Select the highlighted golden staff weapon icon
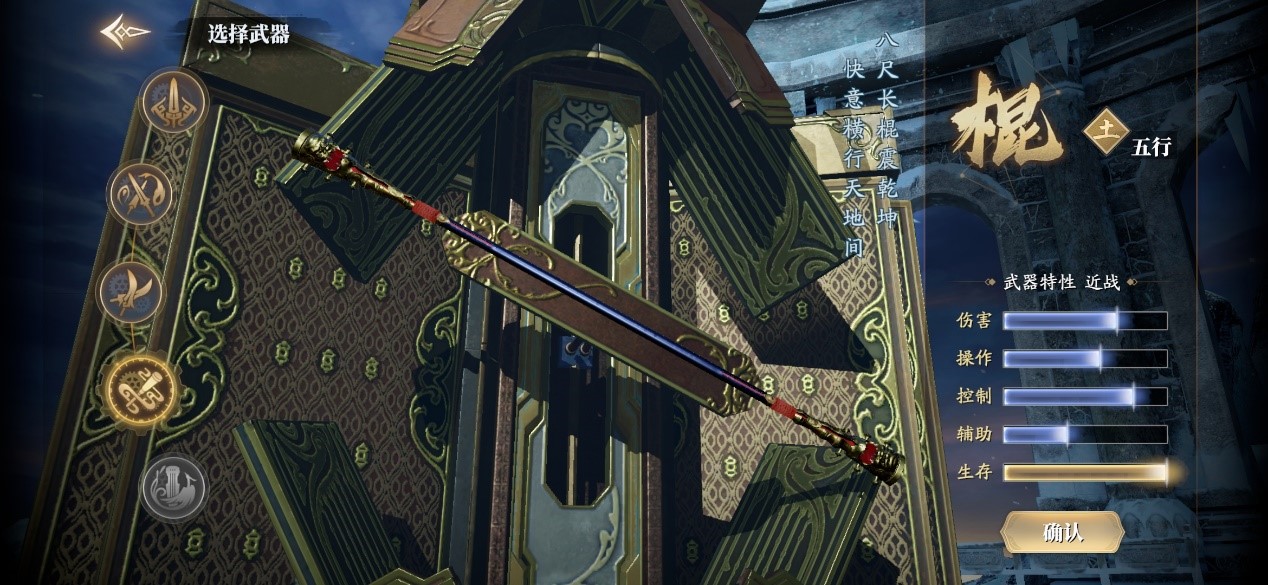Image resolution: width=1268 pixels, height=585 pixels. [143, 389]
